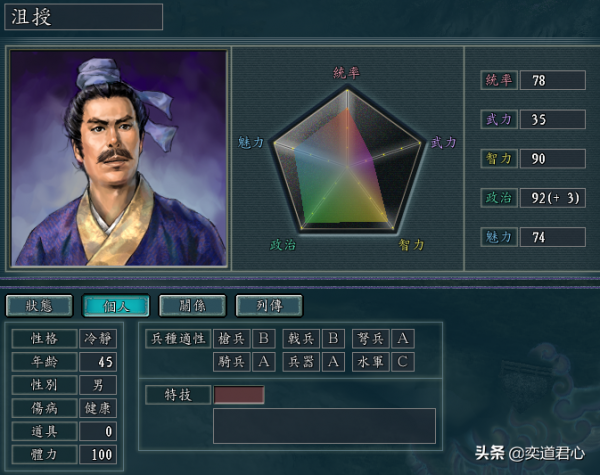Click the 沮授 officer portrait

click(118, 156)
